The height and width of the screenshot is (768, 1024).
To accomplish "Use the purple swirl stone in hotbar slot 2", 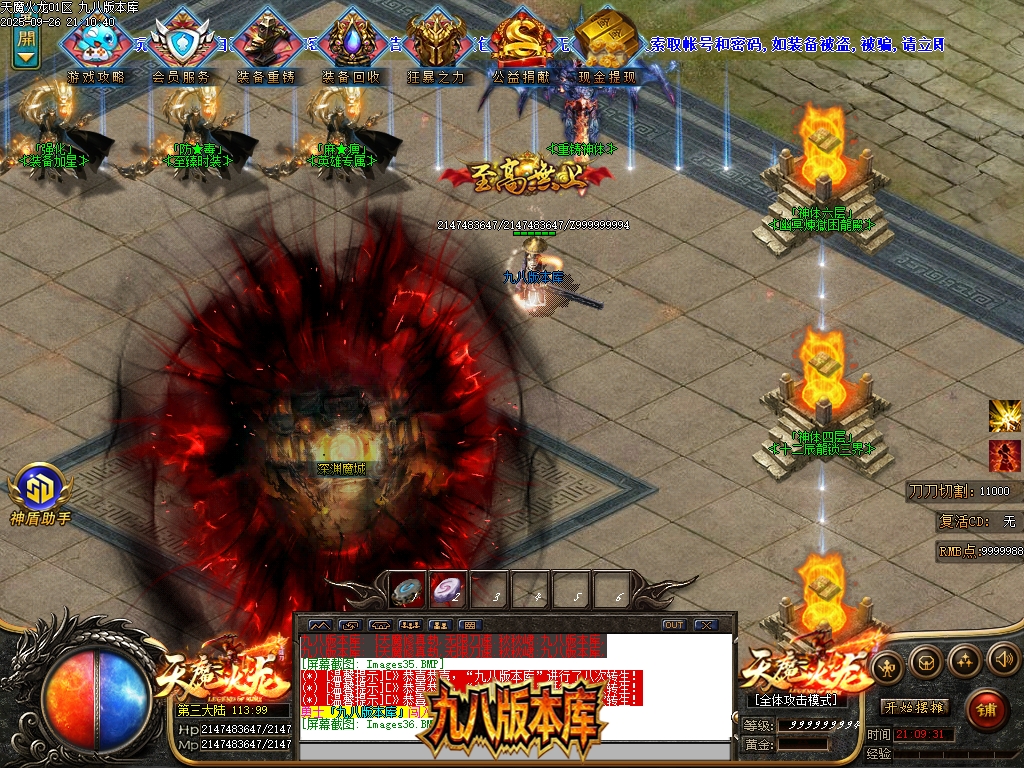I will pos(447,591).
